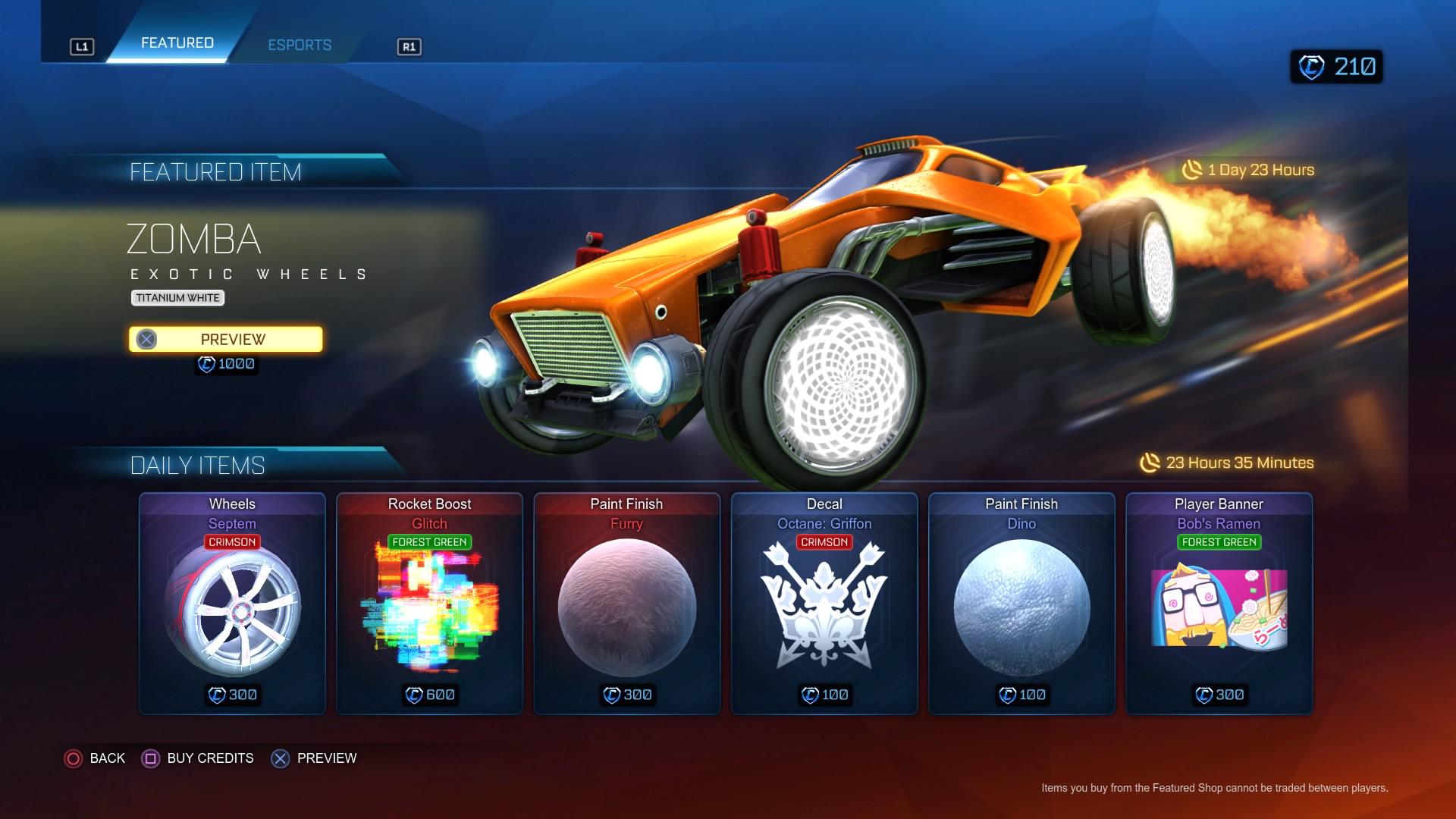The height and width of the screenshot is (819, 1456).
Task: Click the credits icon on the Septem wheels card
Action: coord(216,694)
